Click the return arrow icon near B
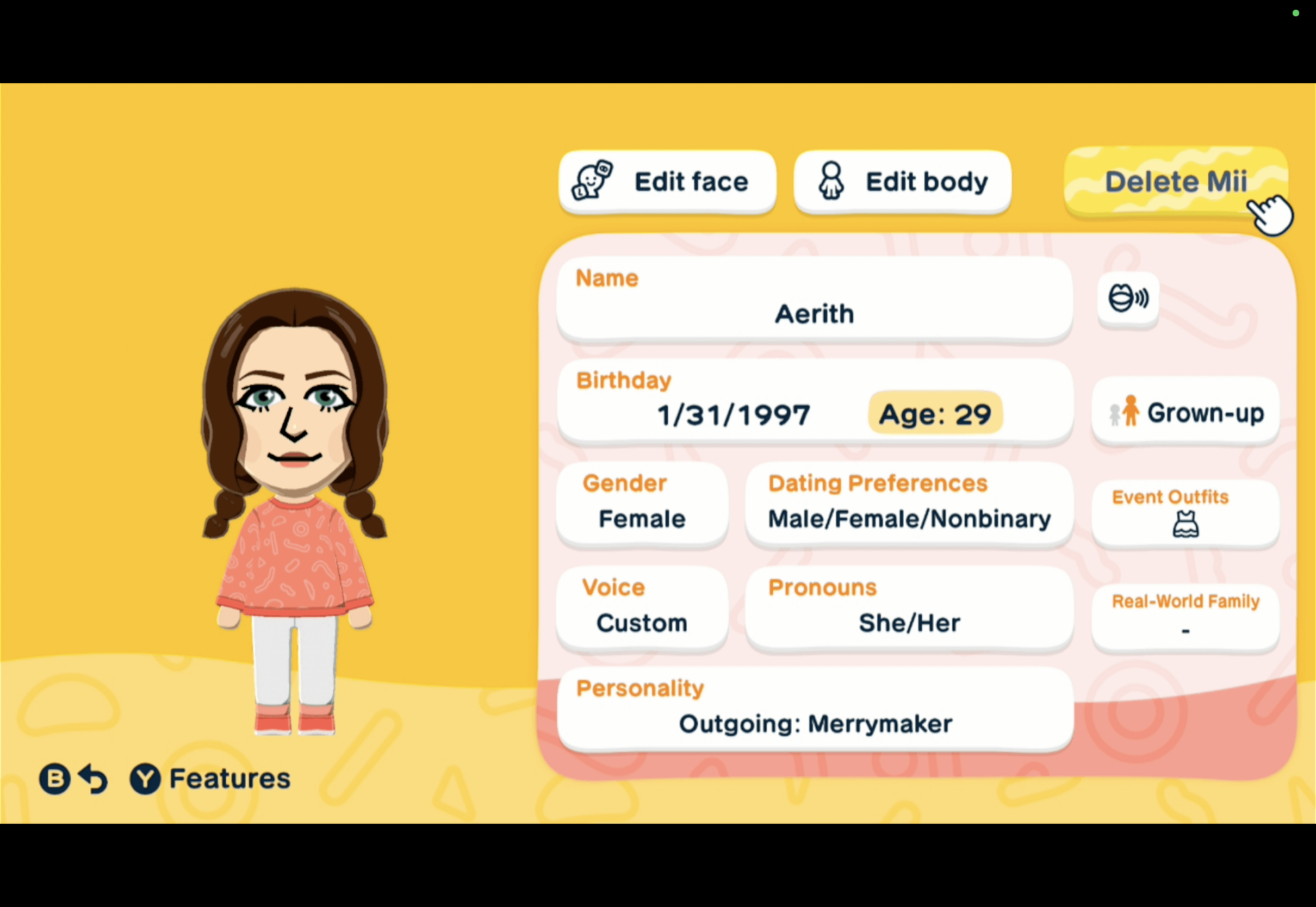 click(92, 778)
